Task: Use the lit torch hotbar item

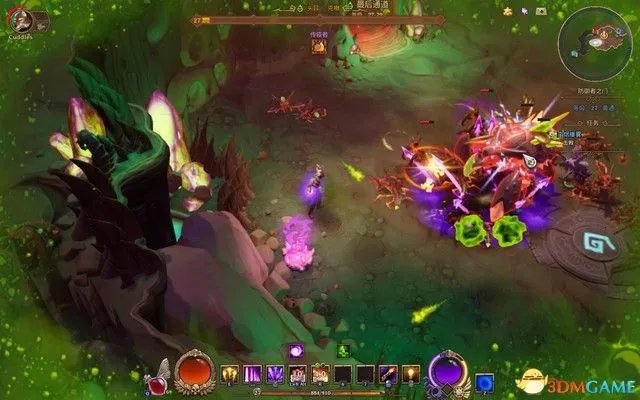Action: click(x=410, y=374)
